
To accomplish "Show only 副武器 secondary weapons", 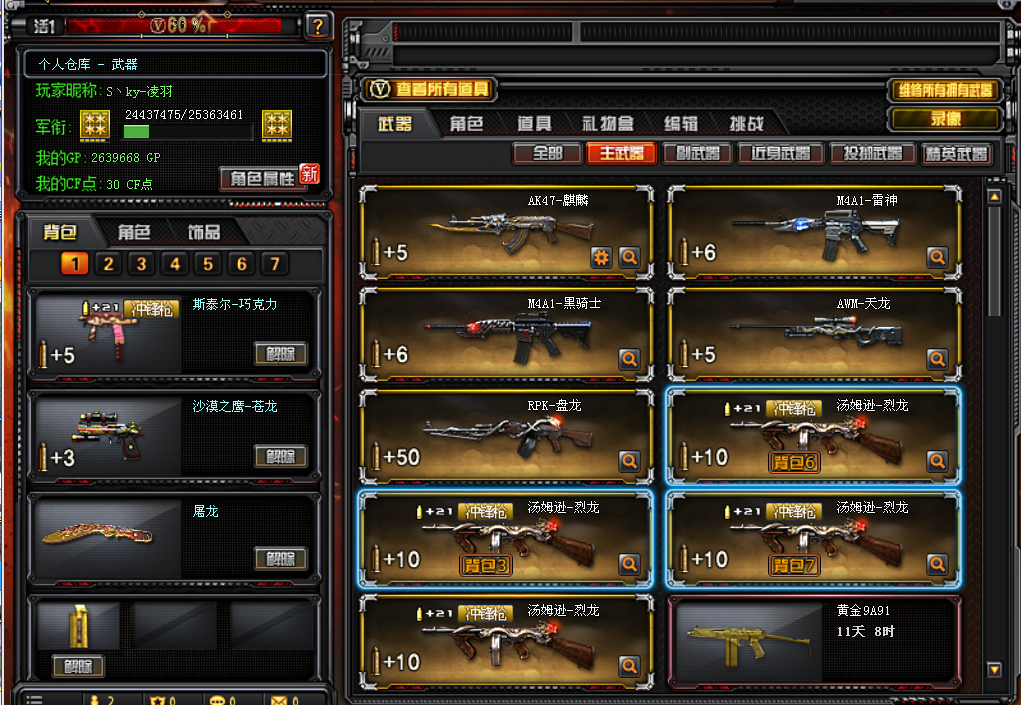I will tap(696, 154).
